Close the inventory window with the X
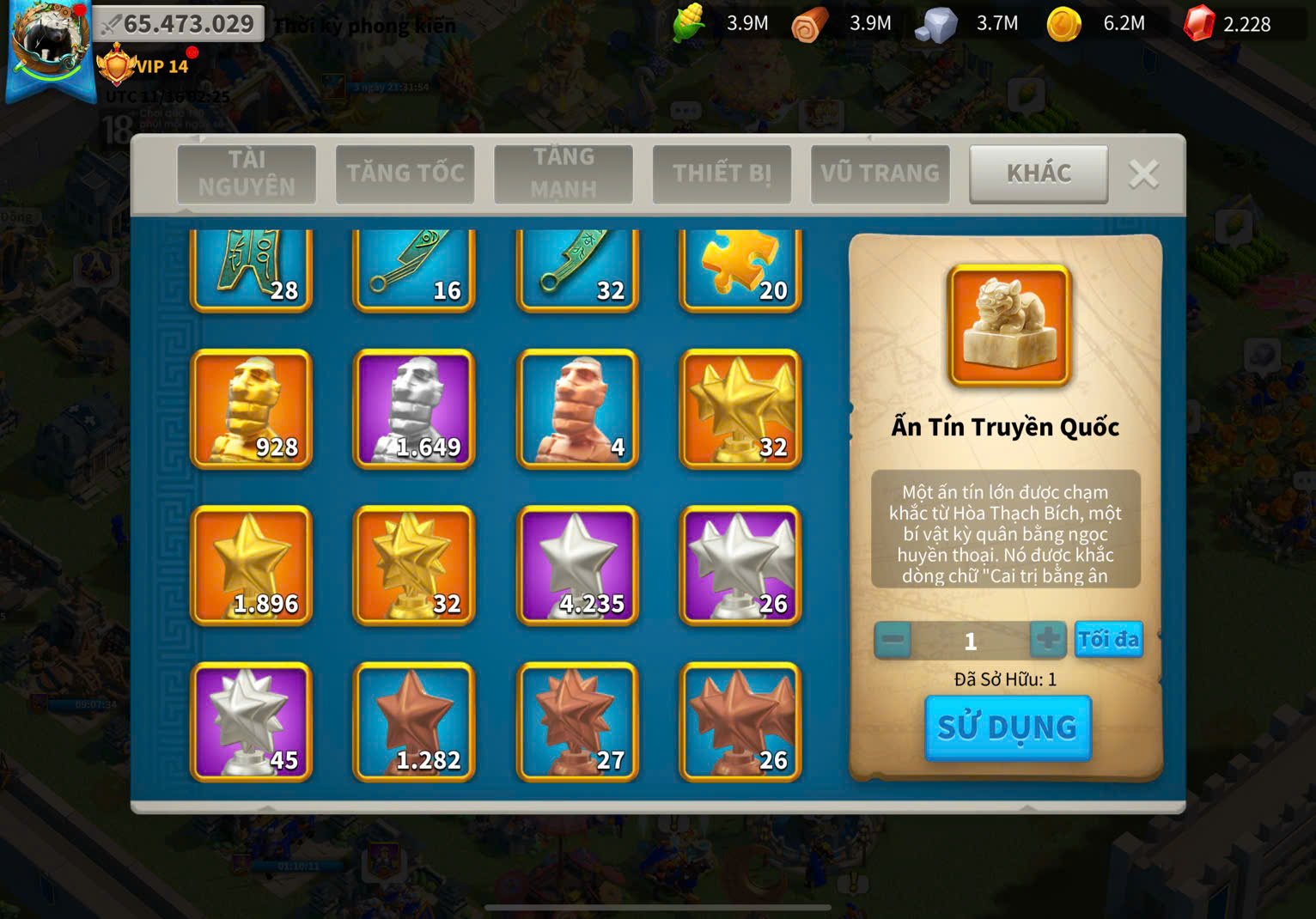Viewport: 1316px width, 919px height. [x=1143, y=174]
